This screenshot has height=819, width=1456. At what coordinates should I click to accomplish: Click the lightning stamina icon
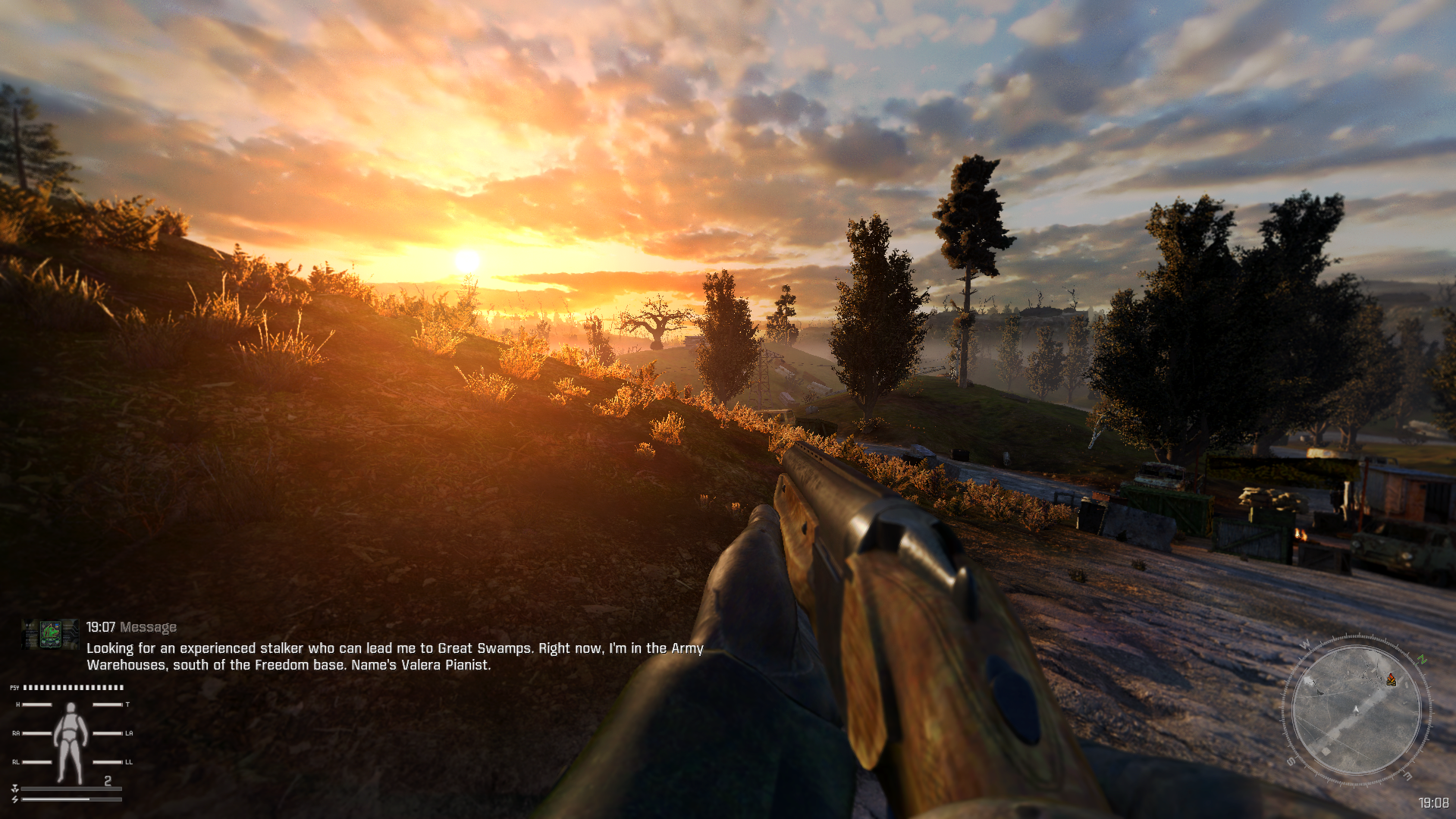pyautogui.click(x=15, y=799)
